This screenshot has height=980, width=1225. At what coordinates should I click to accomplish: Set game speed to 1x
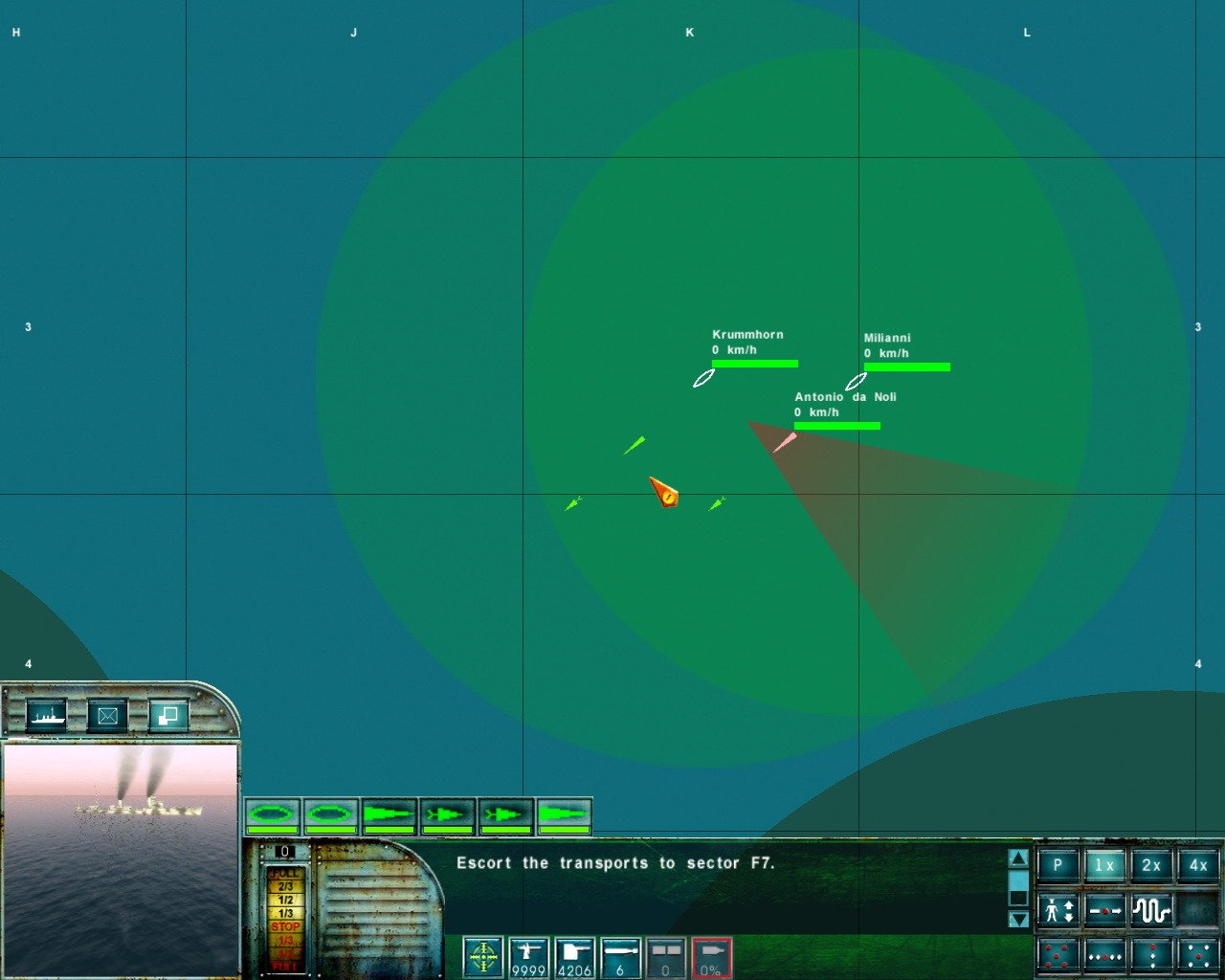click(x=1104, y=865)
